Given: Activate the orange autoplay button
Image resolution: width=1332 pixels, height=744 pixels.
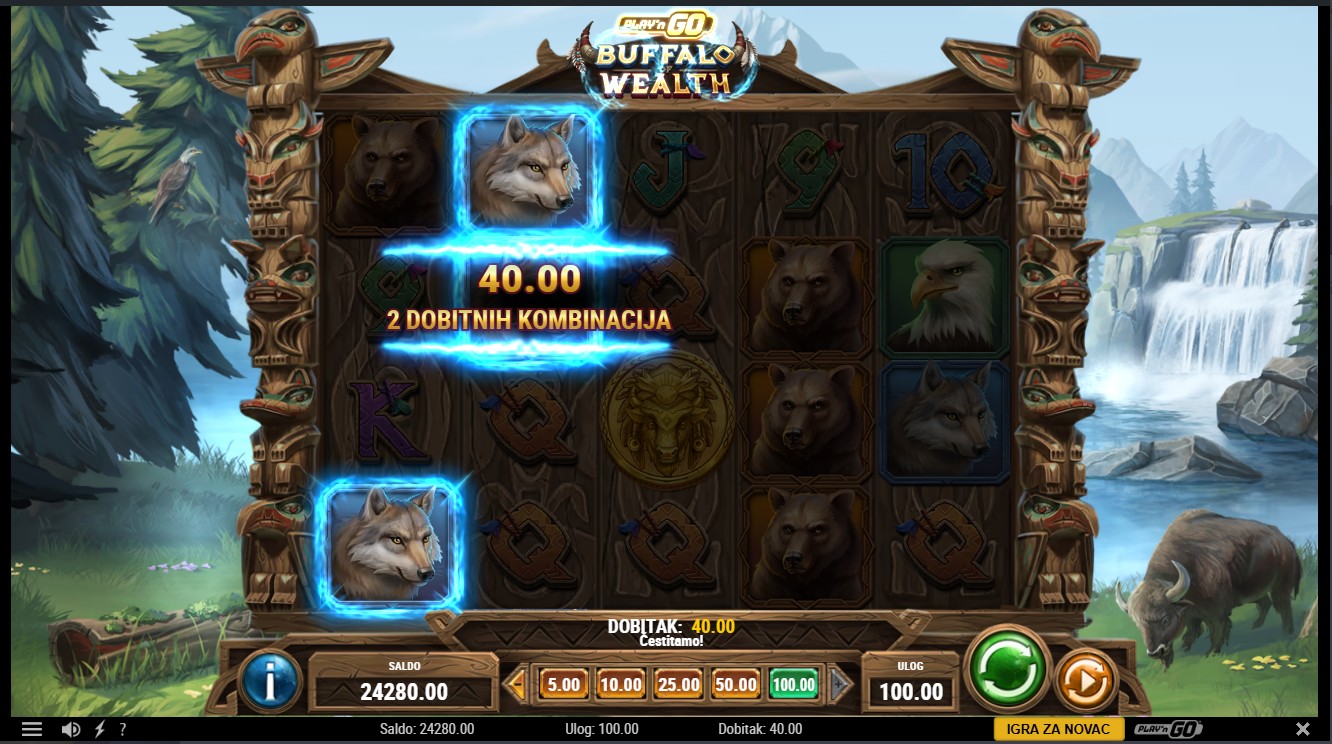Looking at the screenshot, I should click(x=1086, y=682).
